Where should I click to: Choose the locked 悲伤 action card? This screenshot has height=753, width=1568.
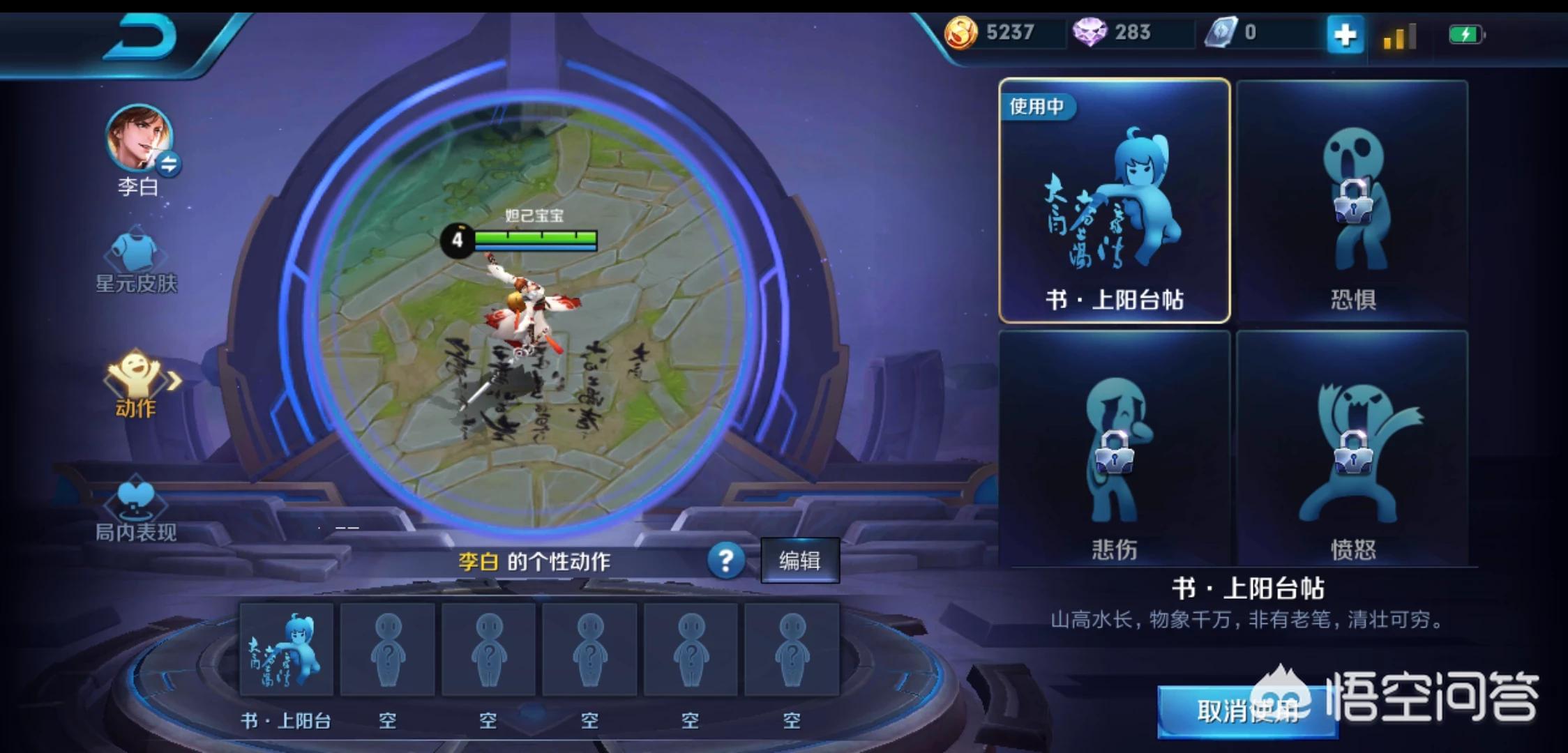coord(1114,450)
